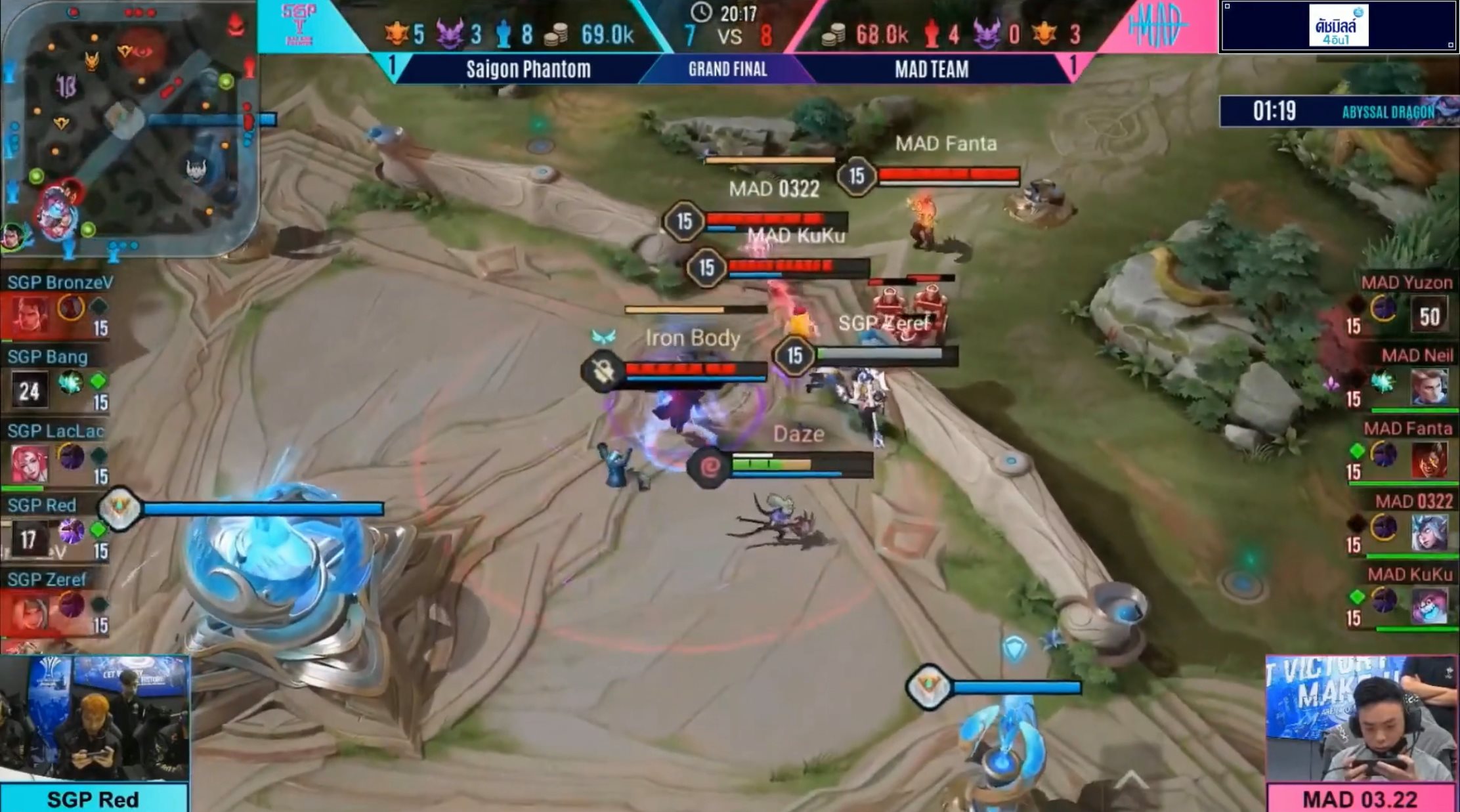Select MAD Neil's hero portrait
This screenshot has height=812, width=1460.
pyautogui.click(x=1429, y=387)
